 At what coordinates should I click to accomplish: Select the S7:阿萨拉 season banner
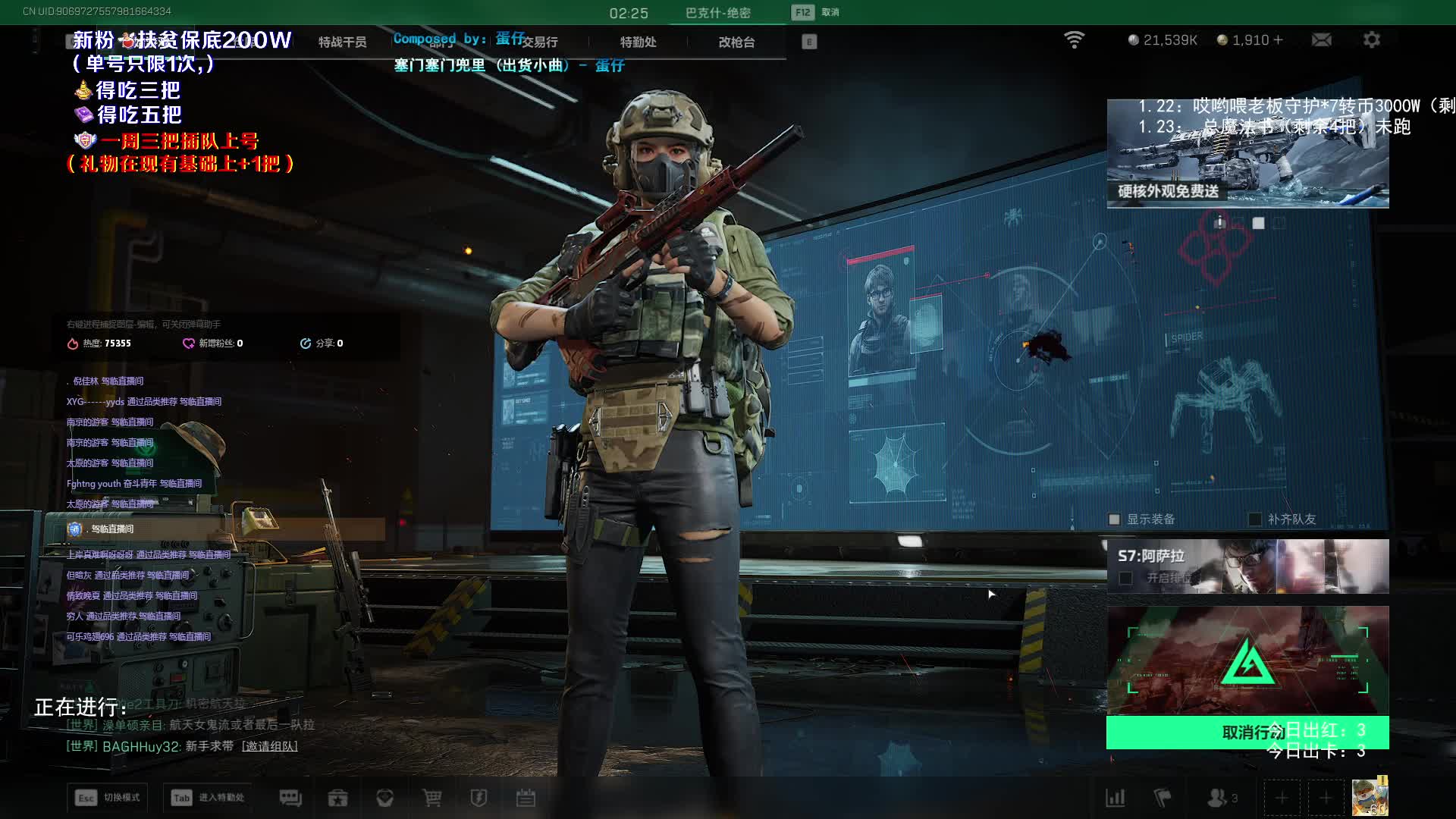(1247, 566)
